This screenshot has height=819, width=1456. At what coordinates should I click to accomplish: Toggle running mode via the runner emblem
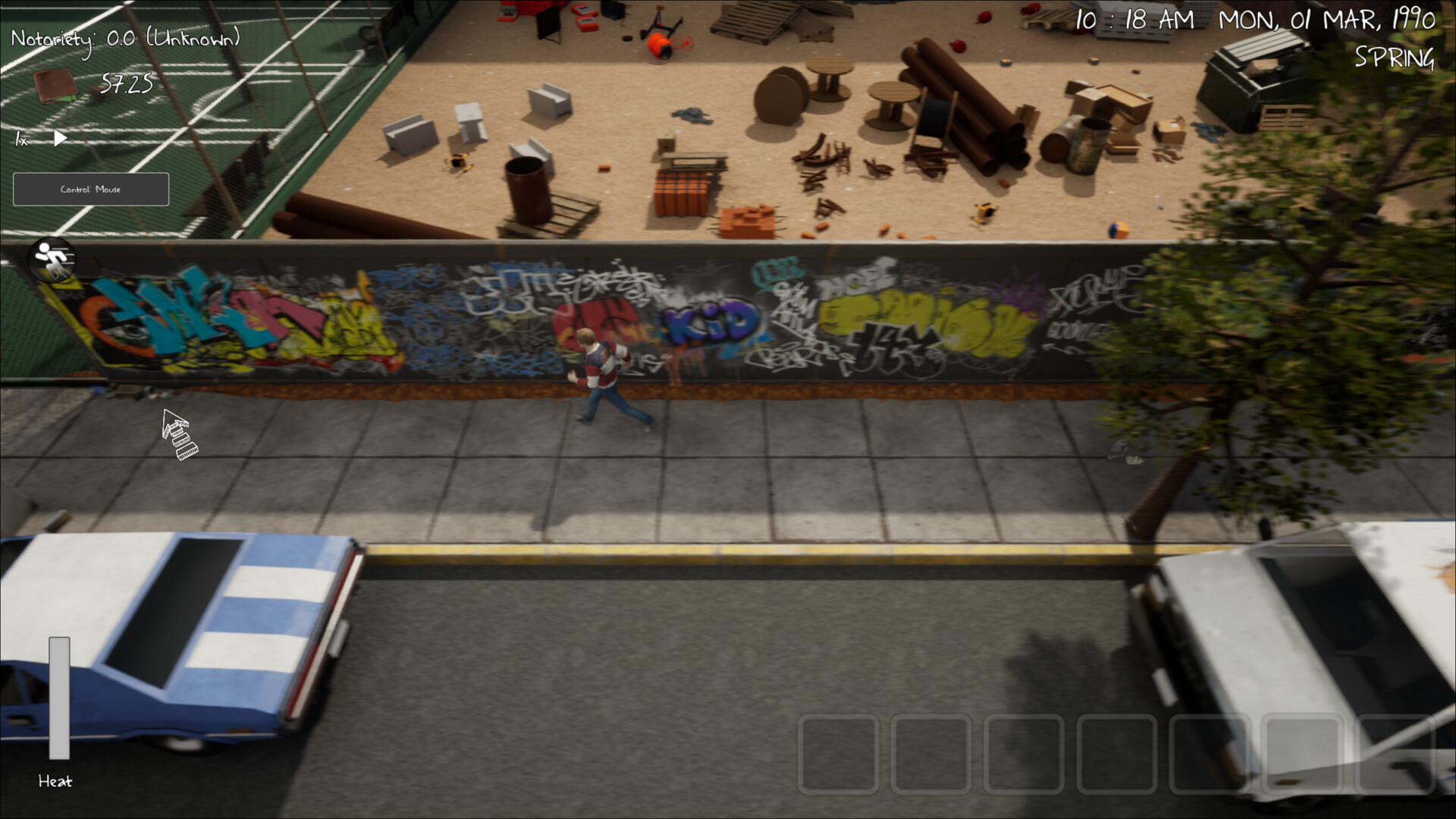[x=52, y=260]
